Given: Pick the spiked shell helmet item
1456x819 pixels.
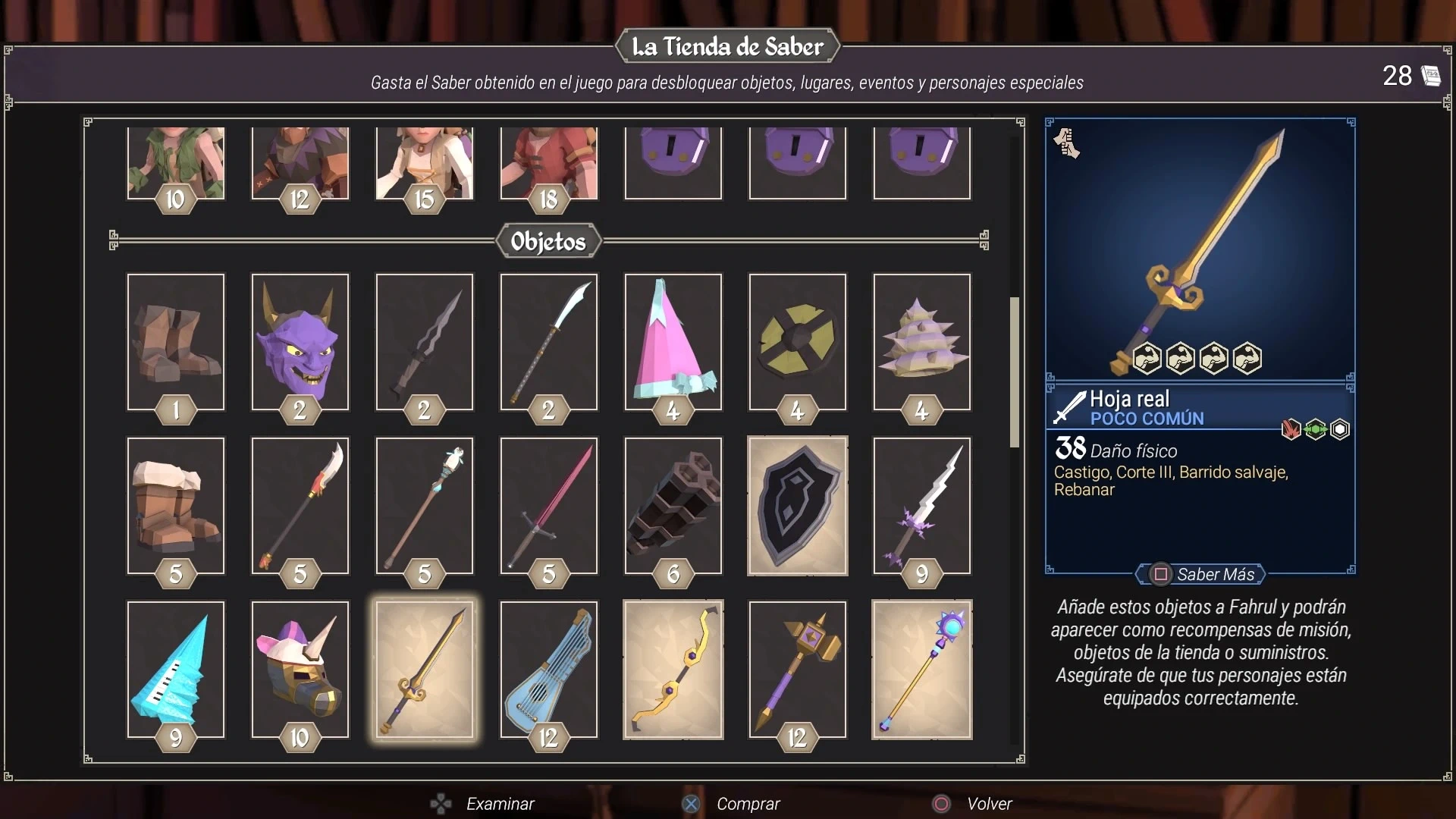Looking at the screenshot, I should pos(921,341).
